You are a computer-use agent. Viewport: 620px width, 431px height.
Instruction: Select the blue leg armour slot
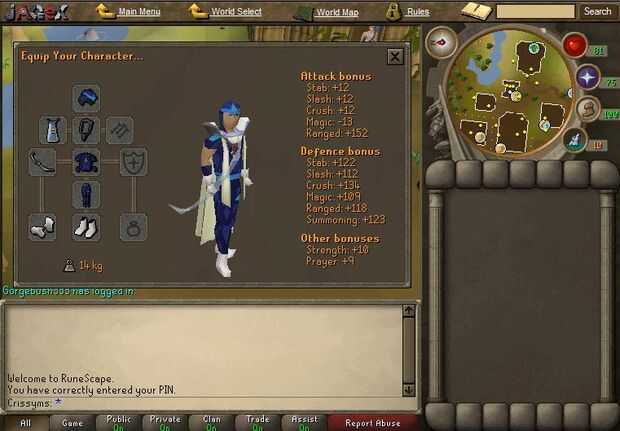86,194
